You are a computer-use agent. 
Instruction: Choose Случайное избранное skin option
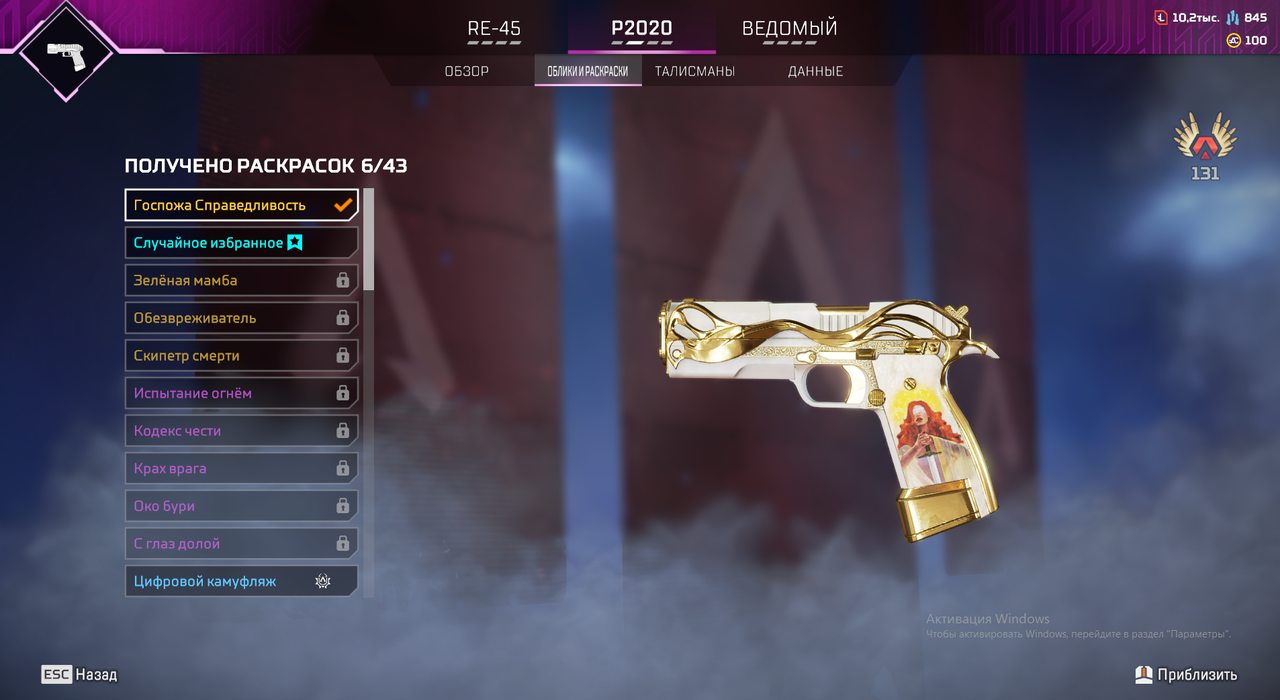pyautogui.click(x=241, y=243)
